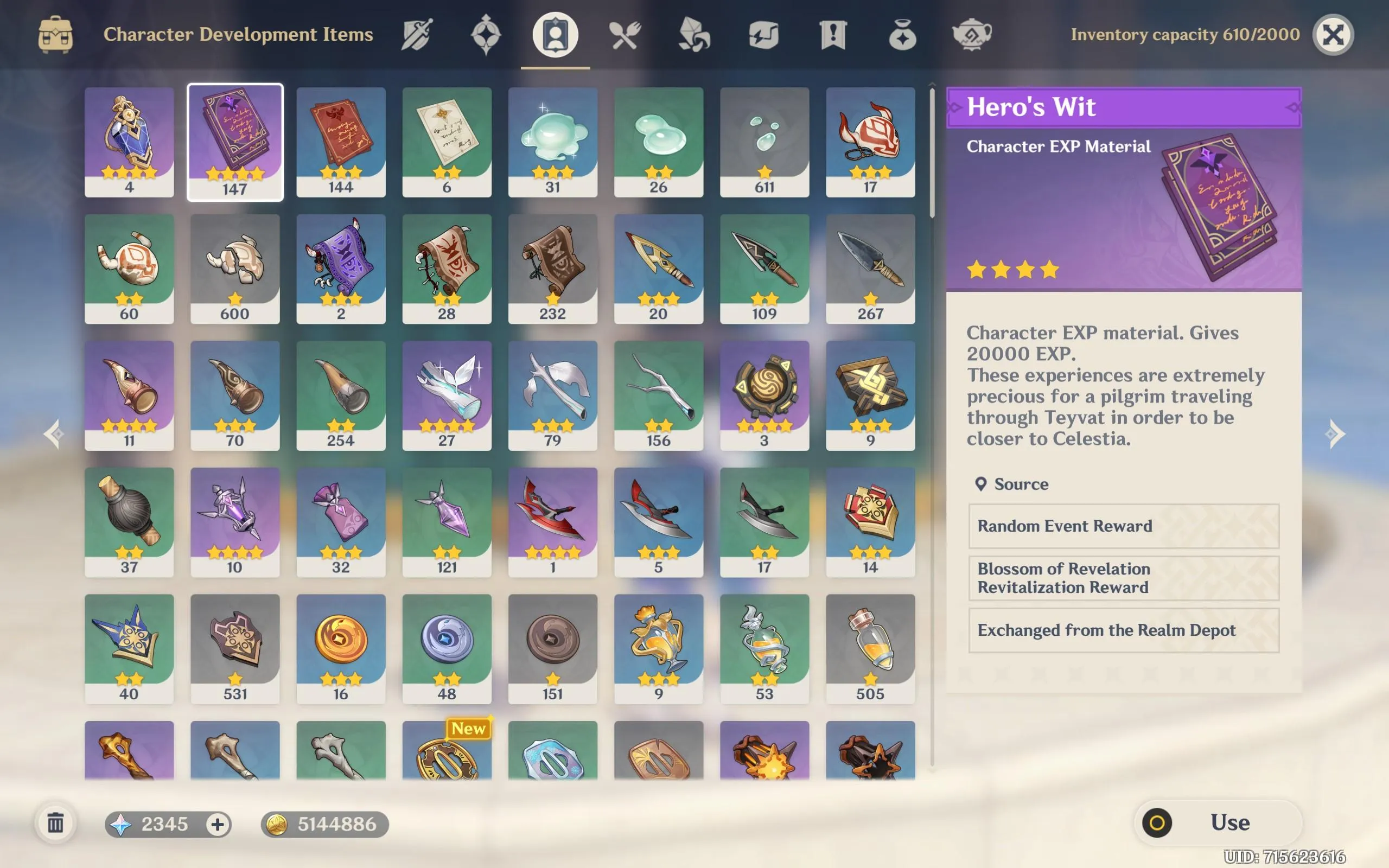
Task: Click the trash disposal icon
Action: pyautogui.click(x=56, y=823)
